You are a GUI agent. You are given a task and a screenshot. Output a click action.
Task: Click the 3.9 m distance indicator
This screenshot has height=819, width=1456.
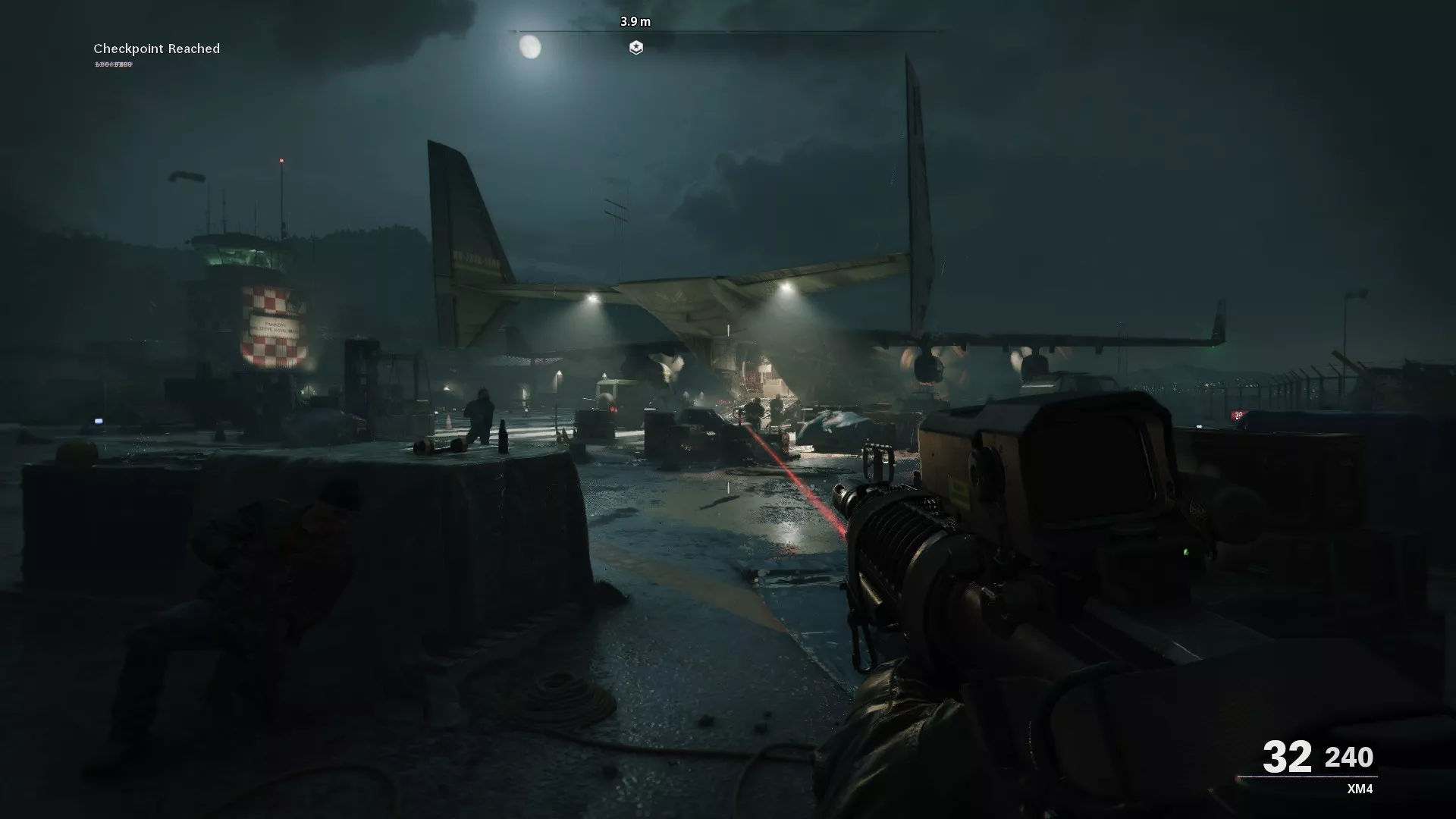(x=637, y=22)
